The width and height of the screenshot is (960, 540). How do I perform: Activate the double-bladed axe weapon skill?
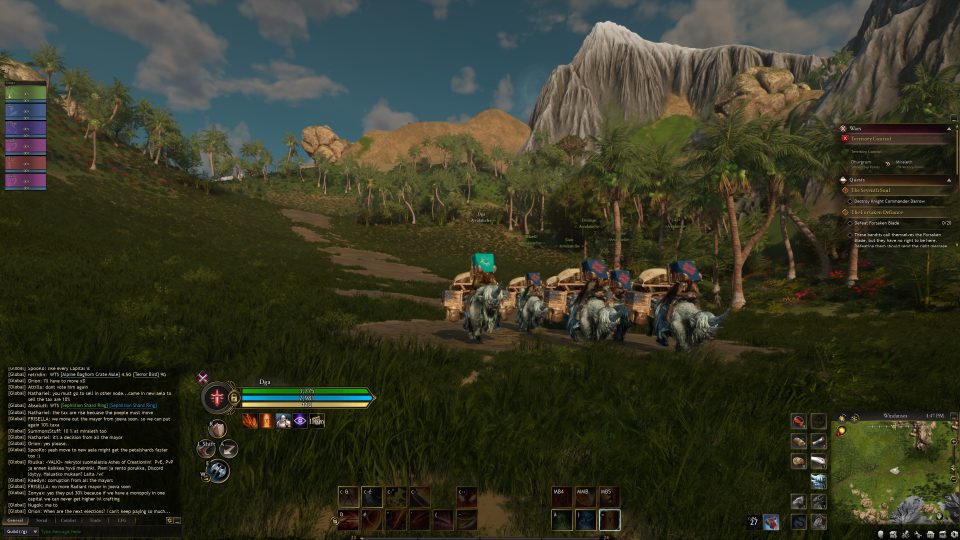click(x=219, y=470)
